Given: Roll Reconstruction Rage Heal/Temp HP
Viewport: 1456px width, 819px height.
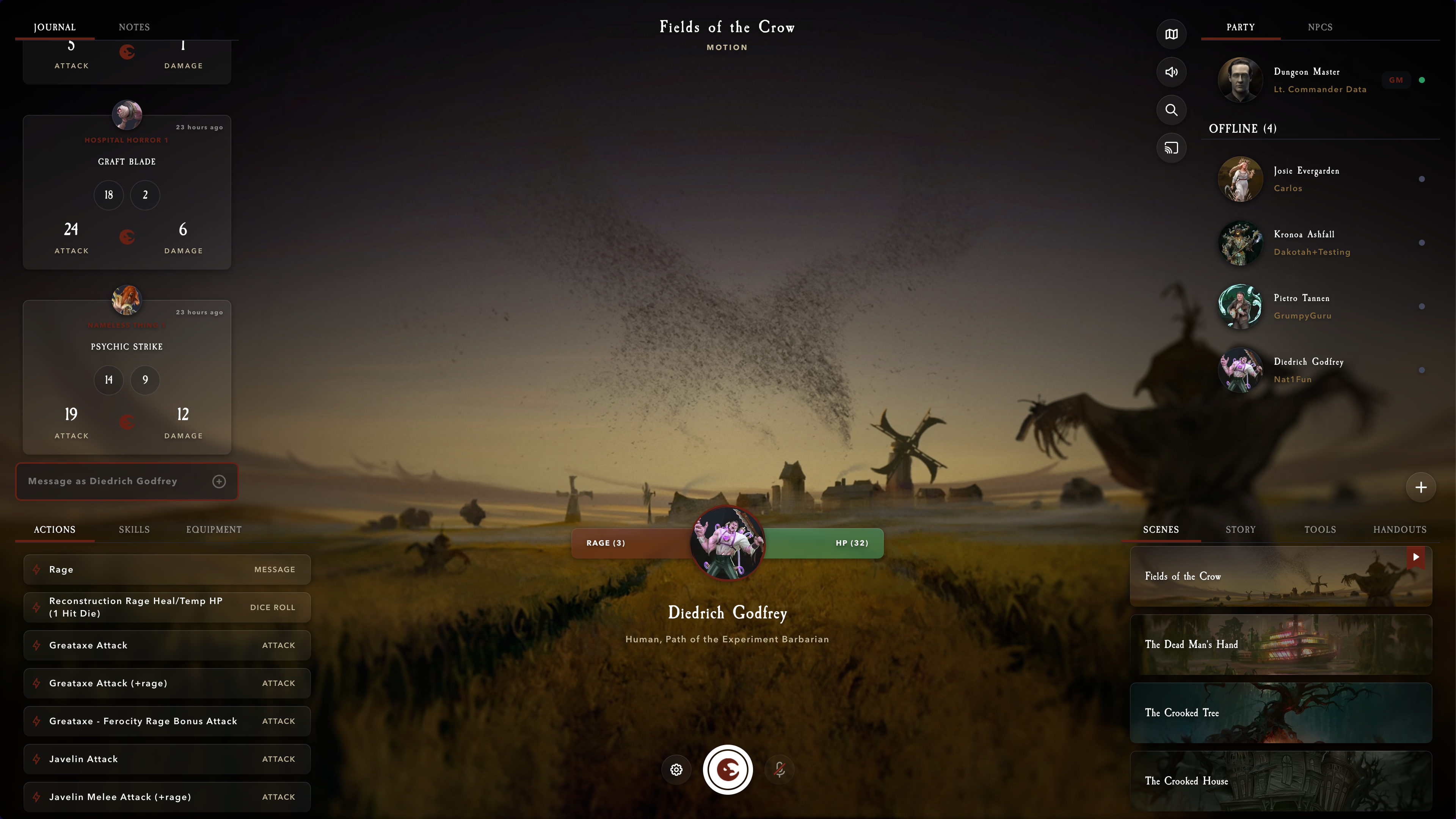Looking at the screenshot, I should click(x=167, y=607).
